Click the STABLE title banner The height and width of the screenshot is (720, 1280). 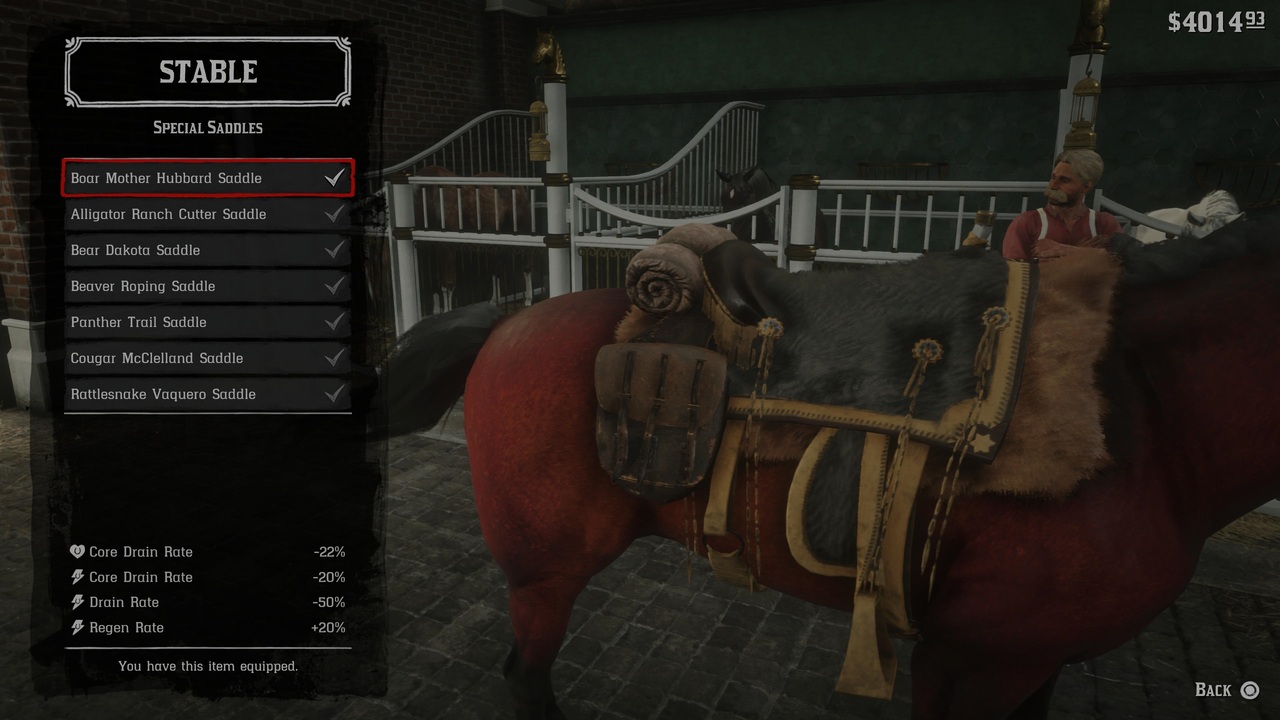pos(207,71)
